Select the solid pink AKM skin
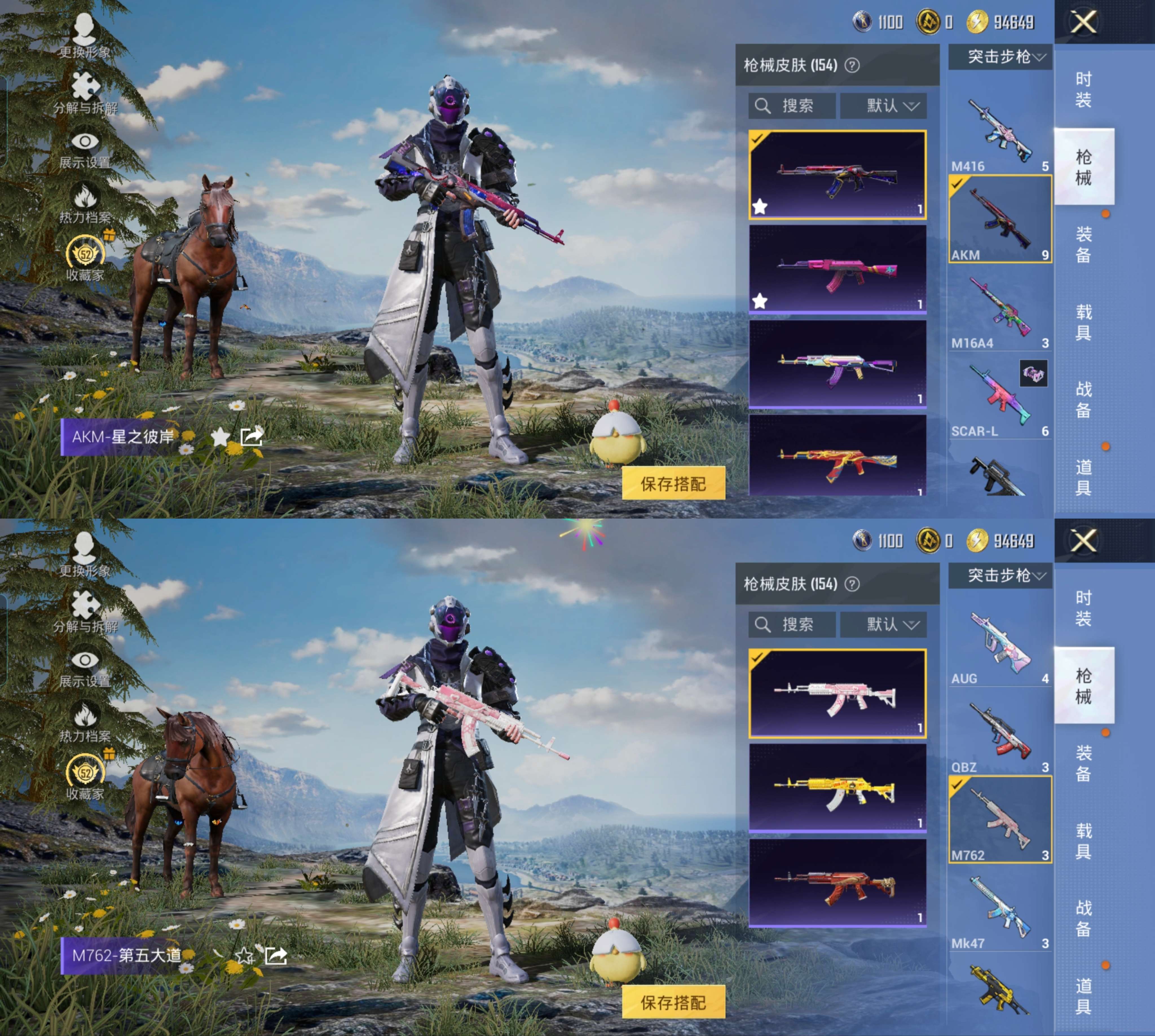1155x1036 pixels. pyautogui.click(x=837, y=269)
